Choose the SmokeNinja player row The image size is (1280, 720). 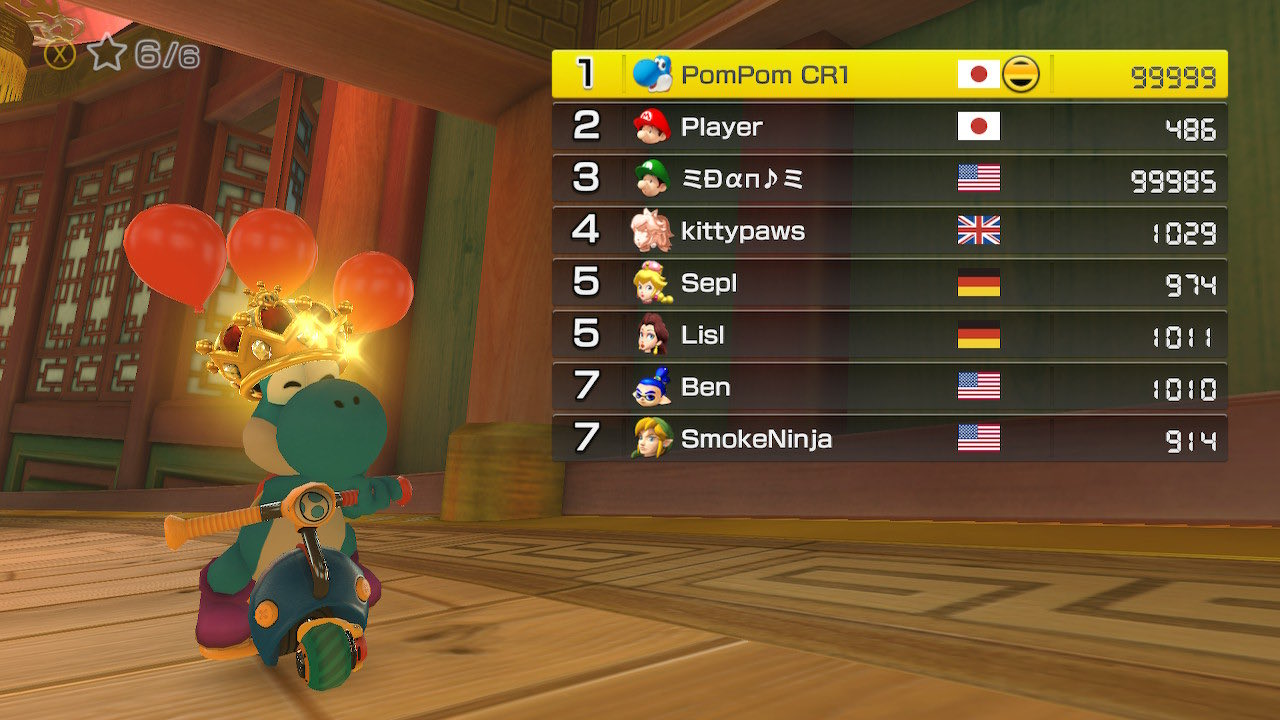point(889,439)
